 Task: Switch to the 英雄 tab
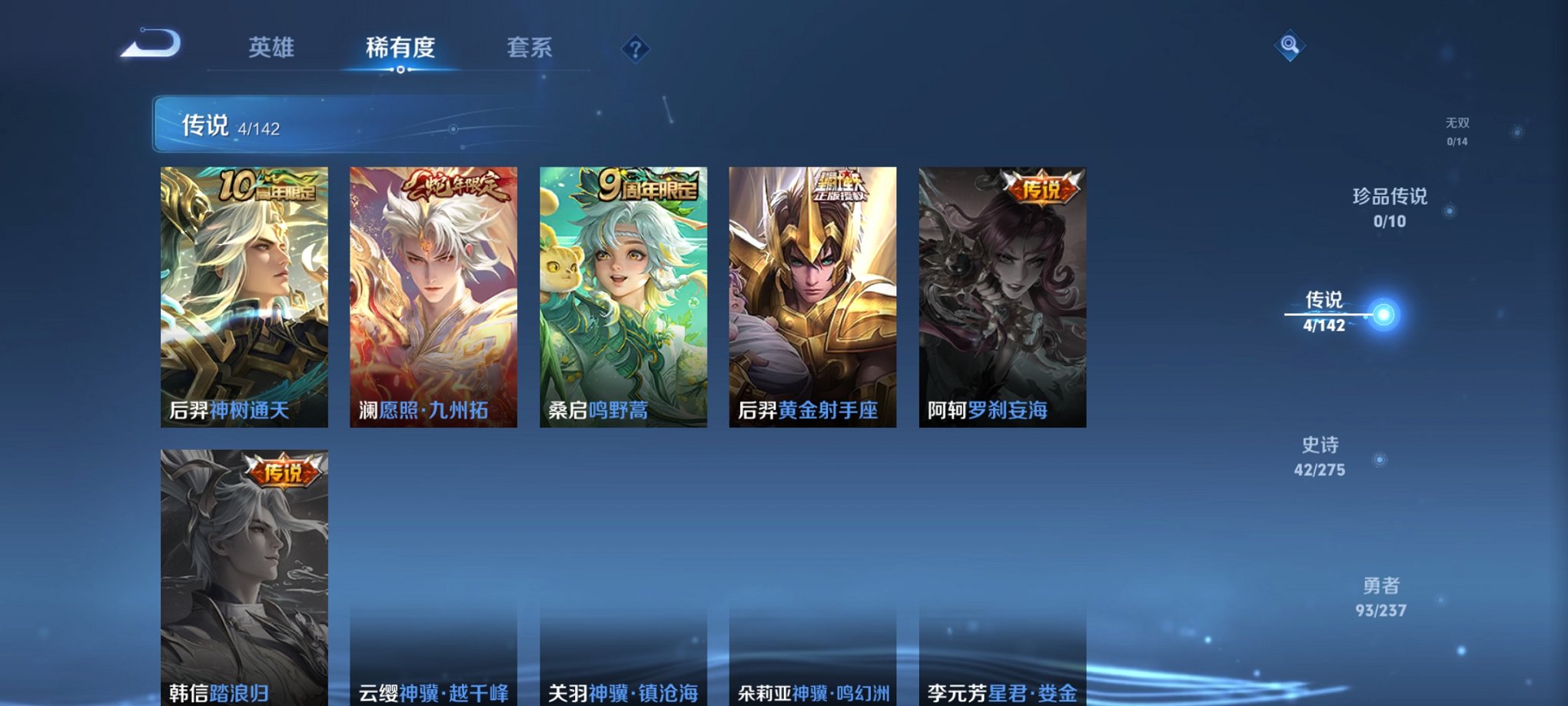pos(274,48)
